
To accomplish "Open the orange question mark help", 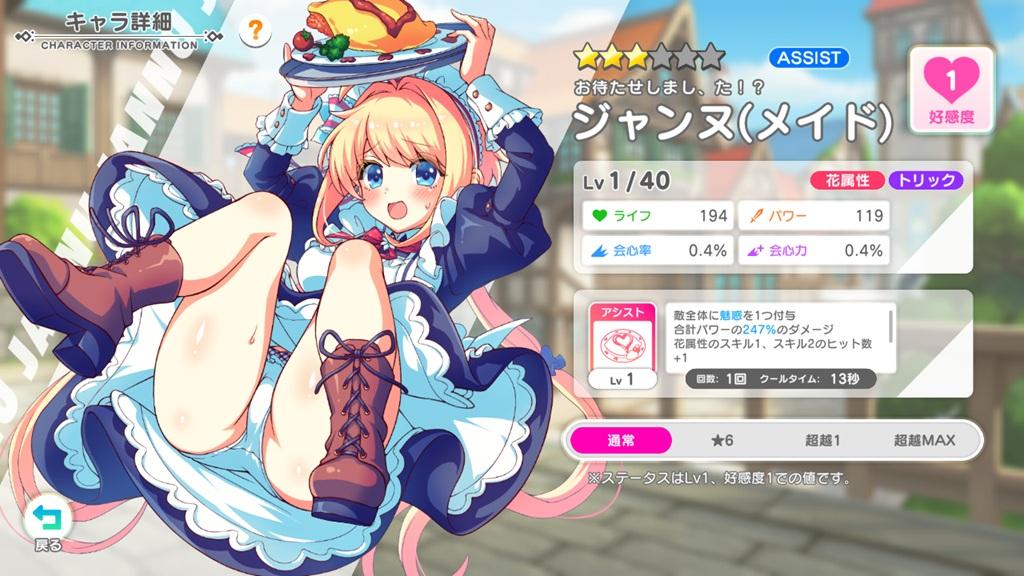I will click(256, 31).
